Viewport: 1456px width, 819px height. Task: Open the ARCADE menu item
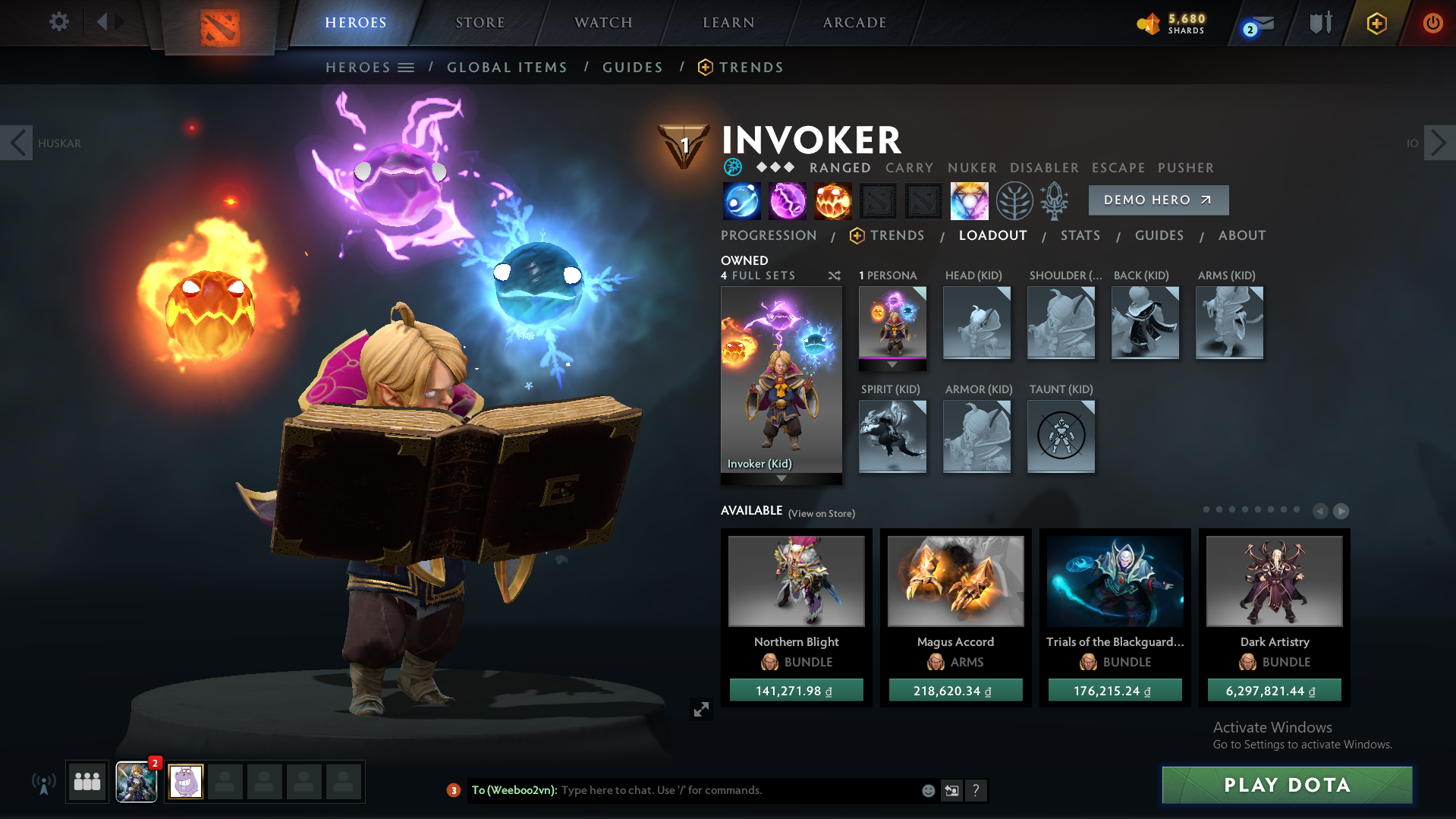click(853, 22)
